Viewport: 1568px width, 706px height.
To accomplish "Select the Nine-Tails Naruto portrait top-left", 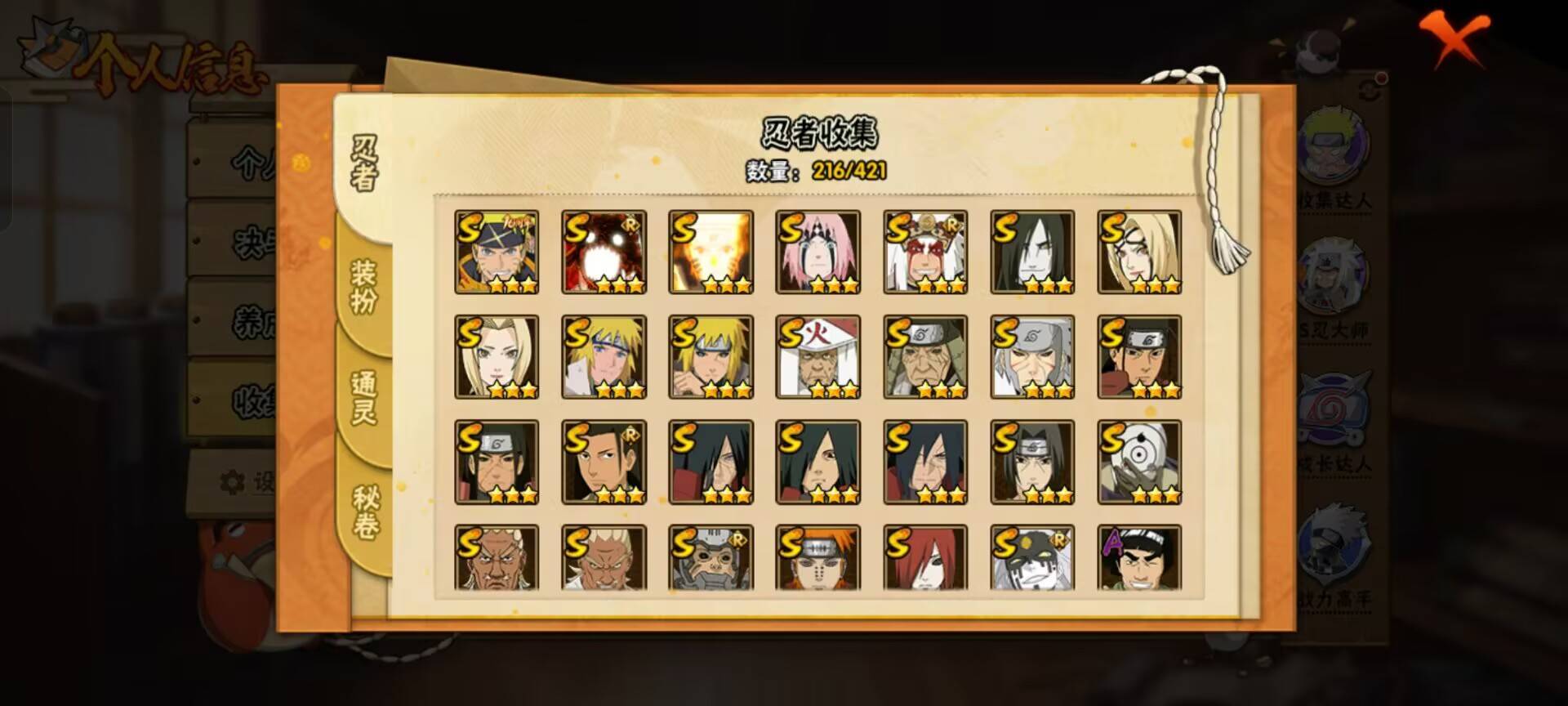I will point(498,251).
